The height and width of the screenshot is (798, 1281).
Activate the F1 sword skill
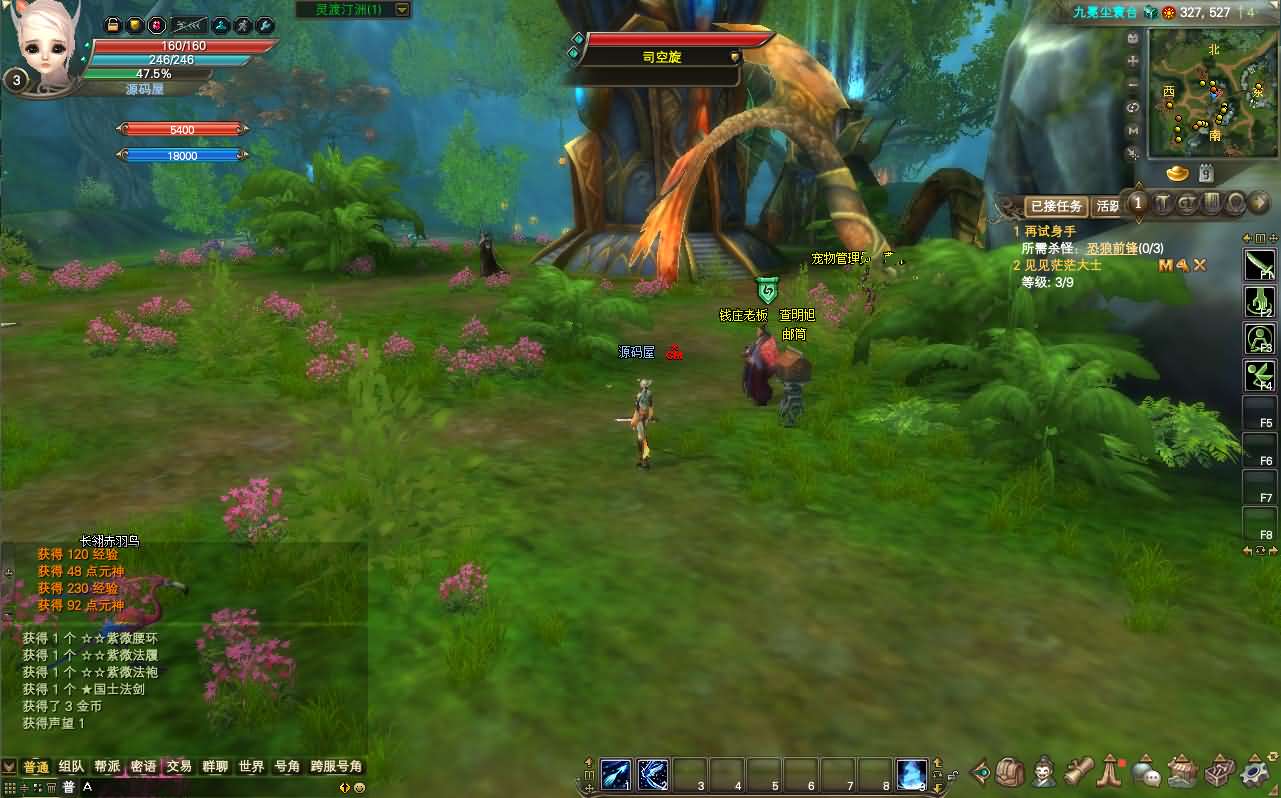1259,264
